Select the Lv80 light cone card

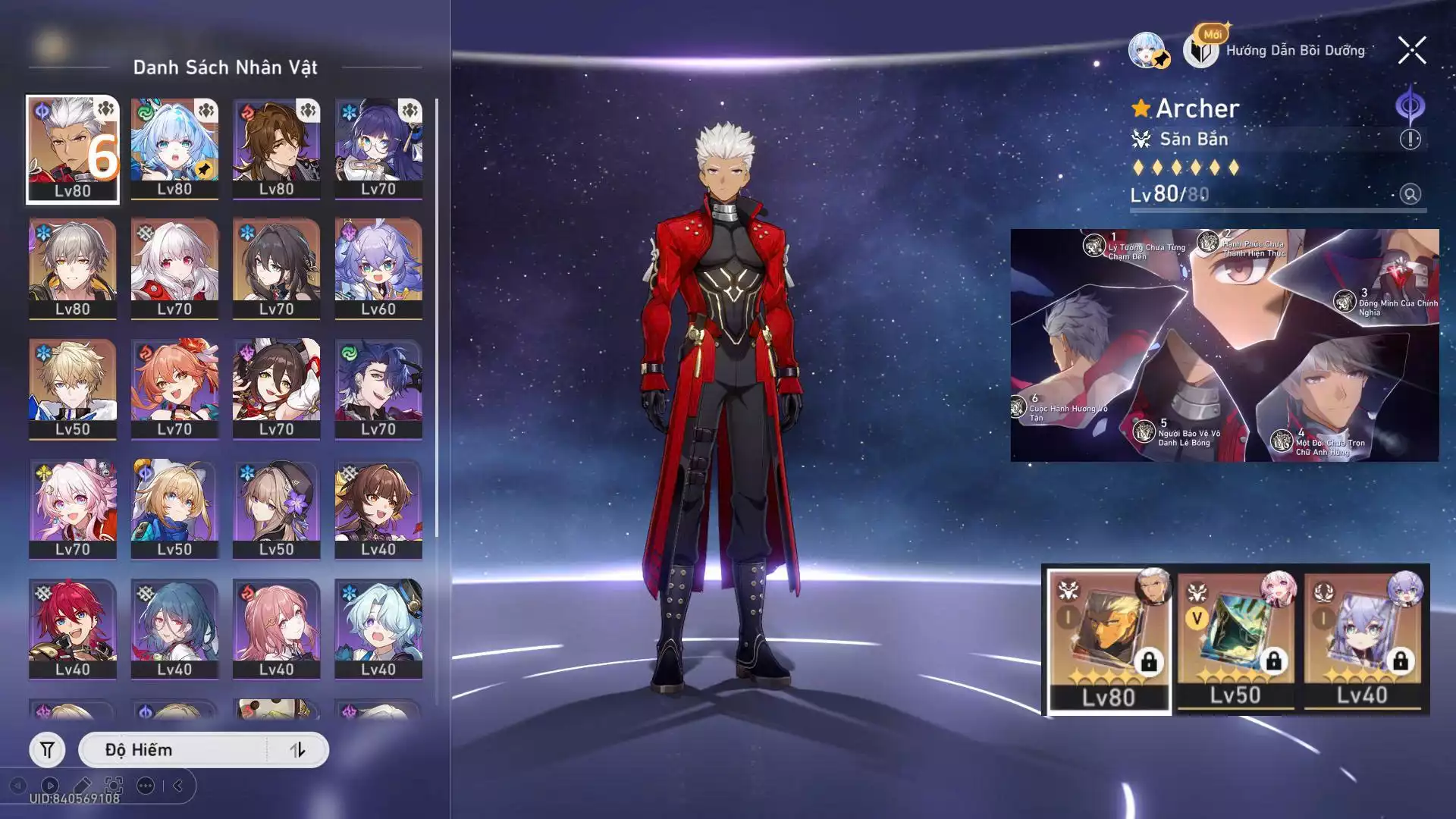point(1109,642)
